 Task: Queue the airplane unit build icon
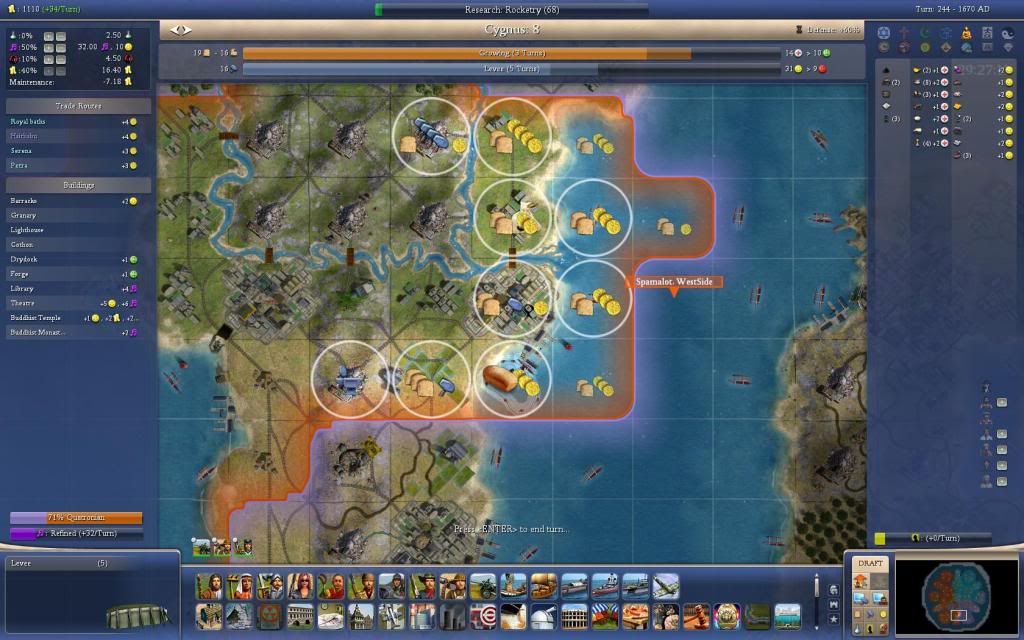665,585
